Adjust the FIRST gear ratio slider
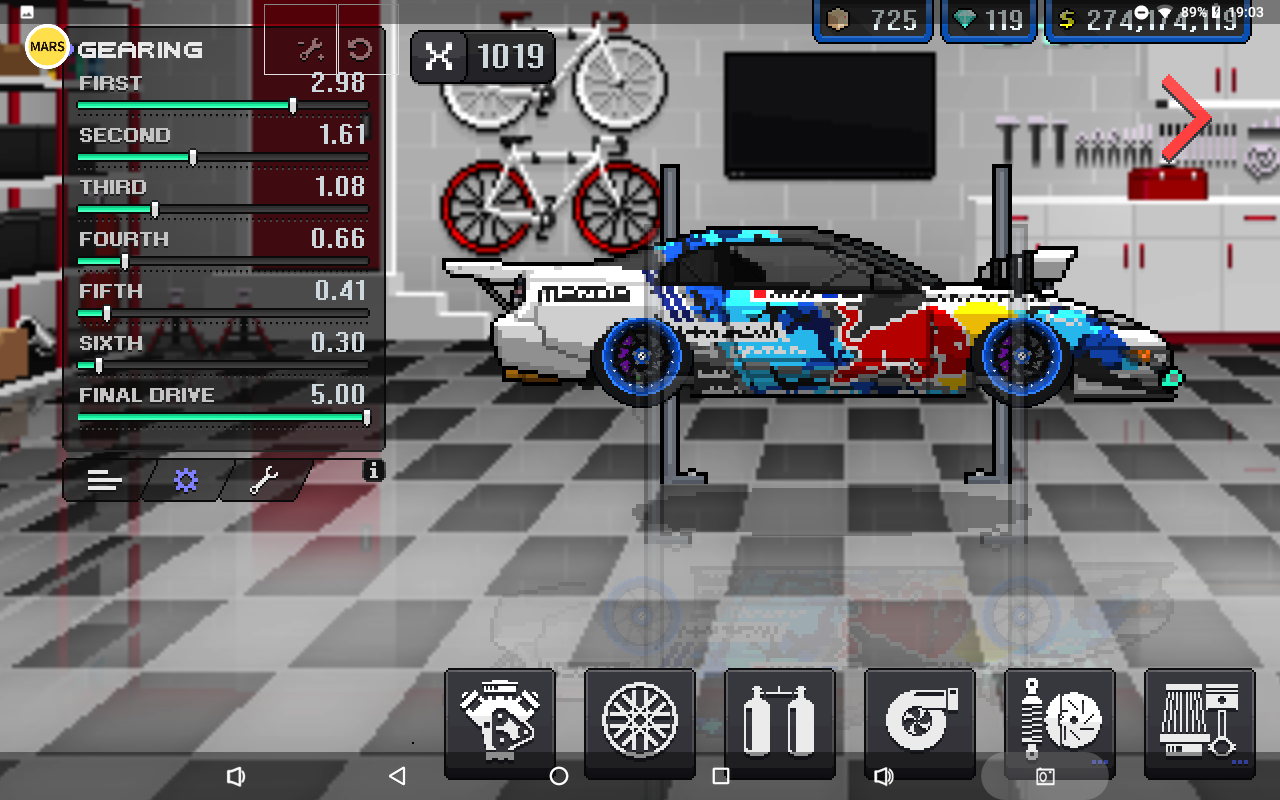The width and height of the screenshot is (1280, 800). click(x=292, y=105)
